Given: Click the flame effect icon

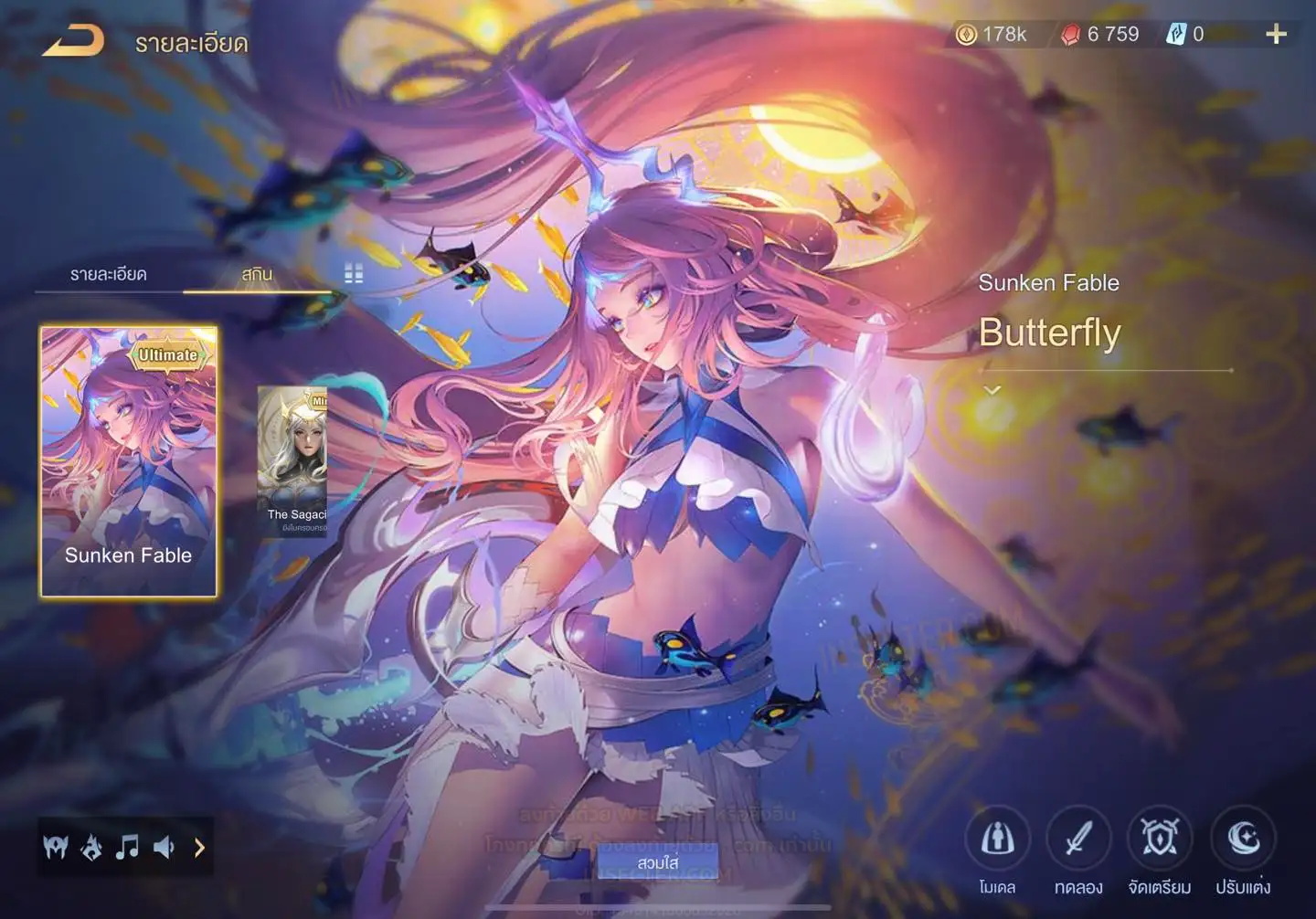Looking at the screenshot, I should 91,848.
